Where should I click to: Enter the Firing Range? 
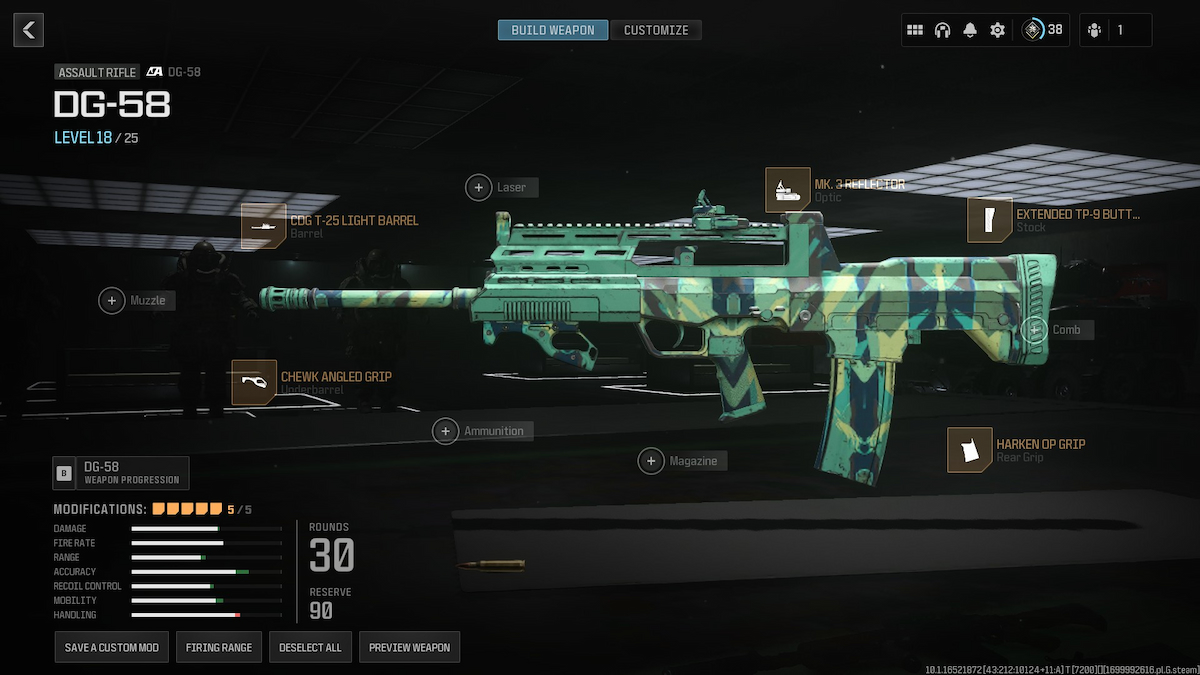tap(219, 647)
